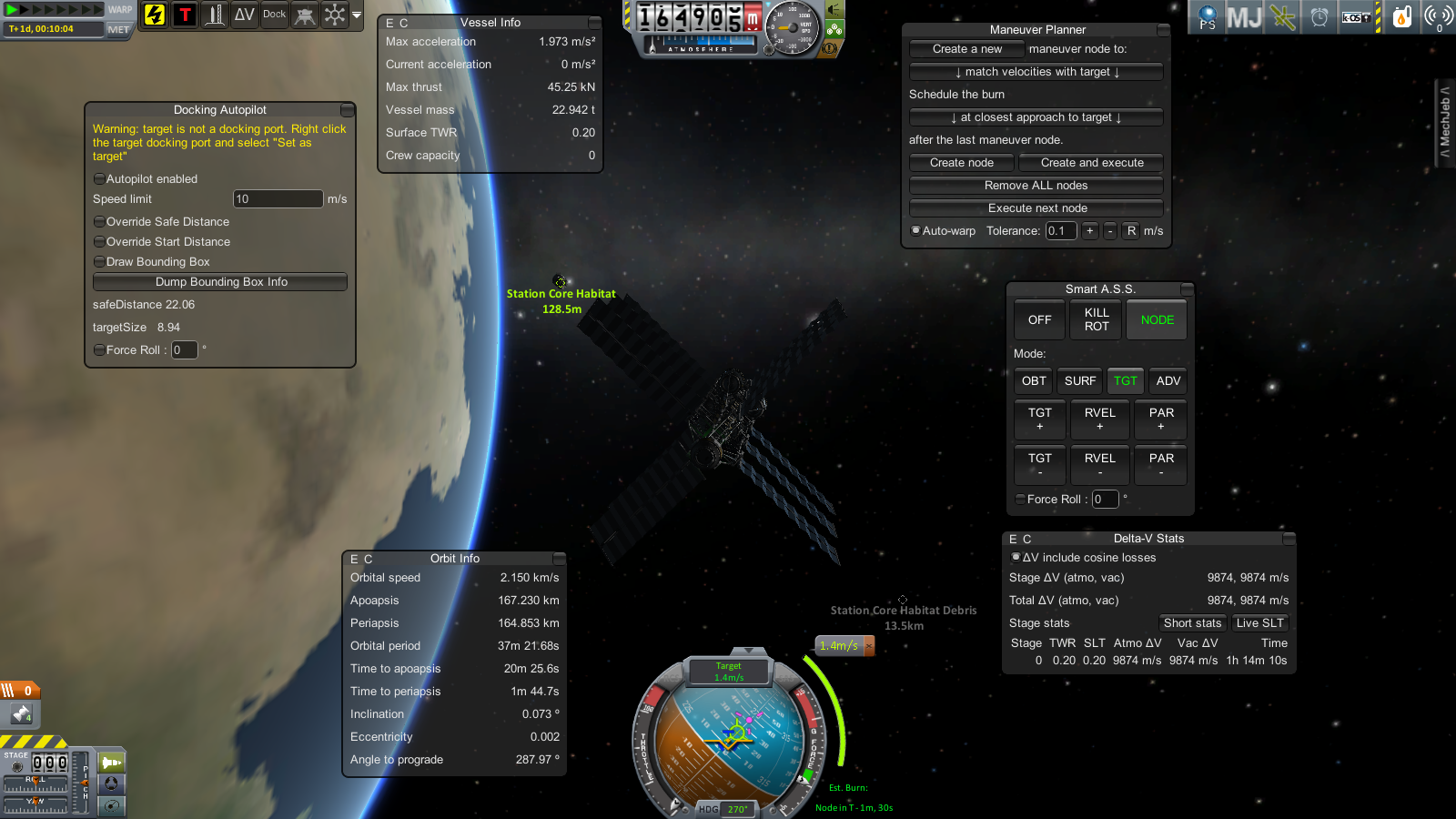Edit the Speed limit field

[278, 199]
